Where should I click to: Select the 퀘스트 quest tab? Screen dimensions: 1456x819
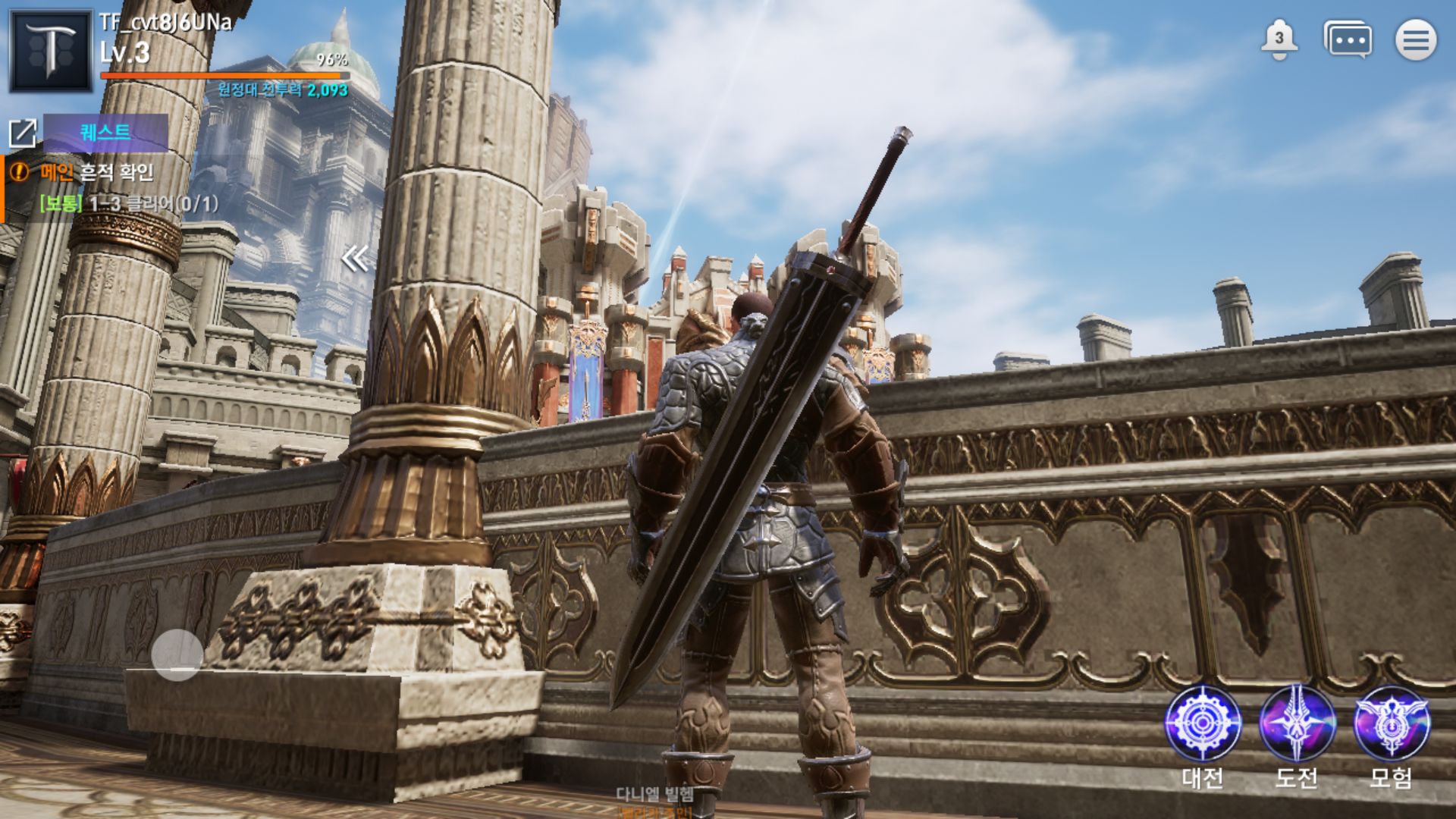point(105,133)
